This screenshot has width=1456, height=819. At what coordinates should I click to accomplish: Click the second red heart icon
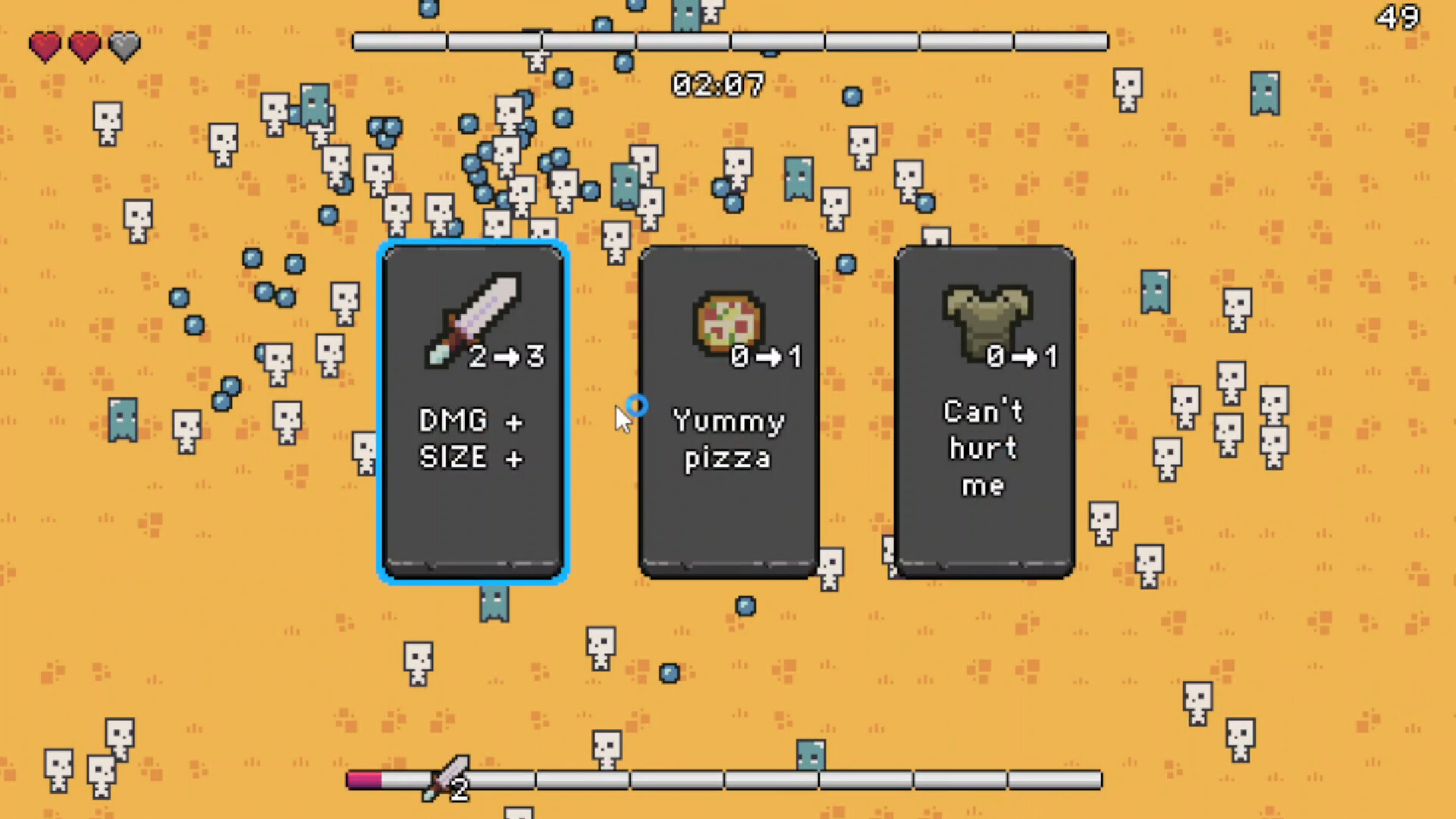tap(83, 47)
